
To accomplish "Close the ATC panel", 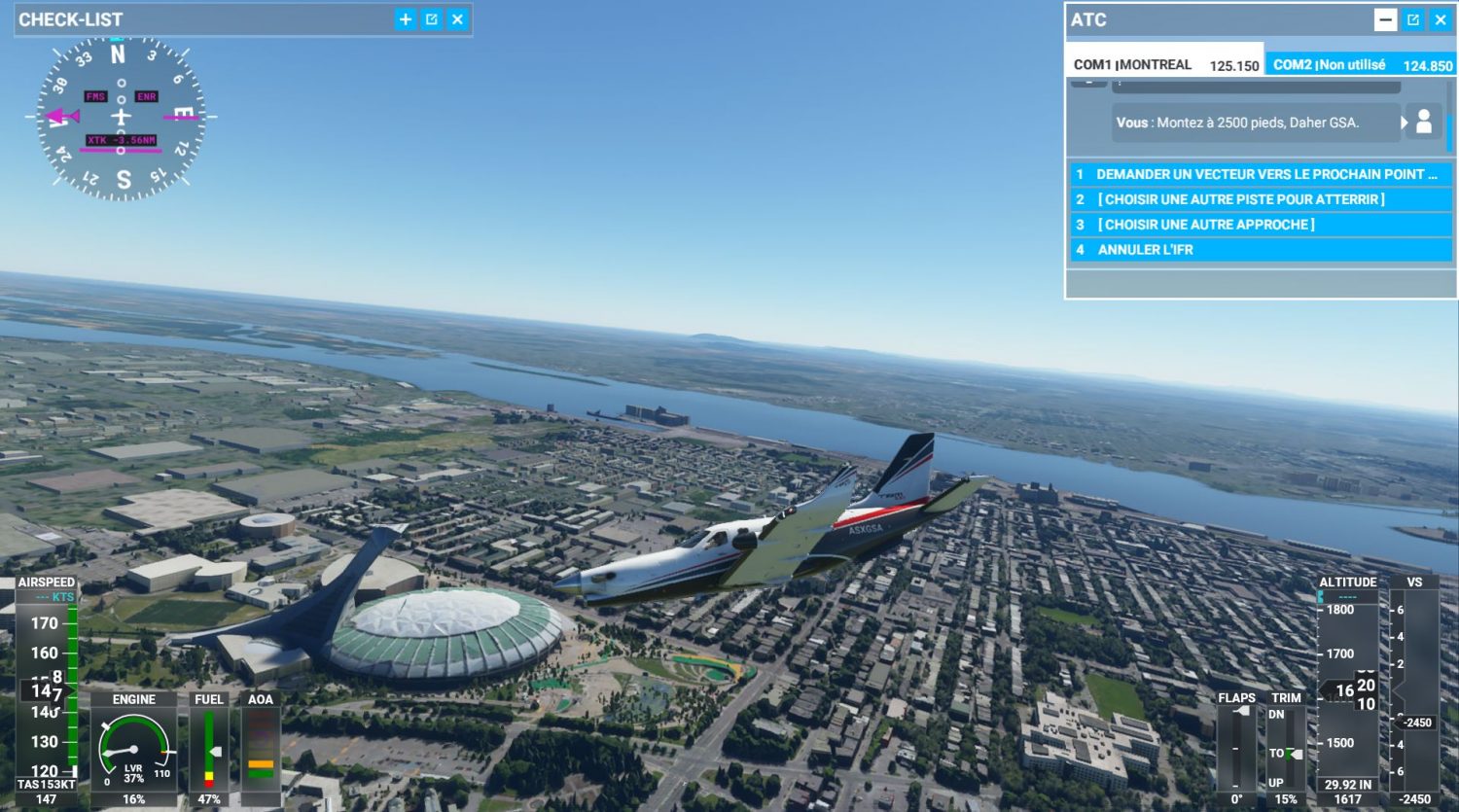I will point(1441,19).
